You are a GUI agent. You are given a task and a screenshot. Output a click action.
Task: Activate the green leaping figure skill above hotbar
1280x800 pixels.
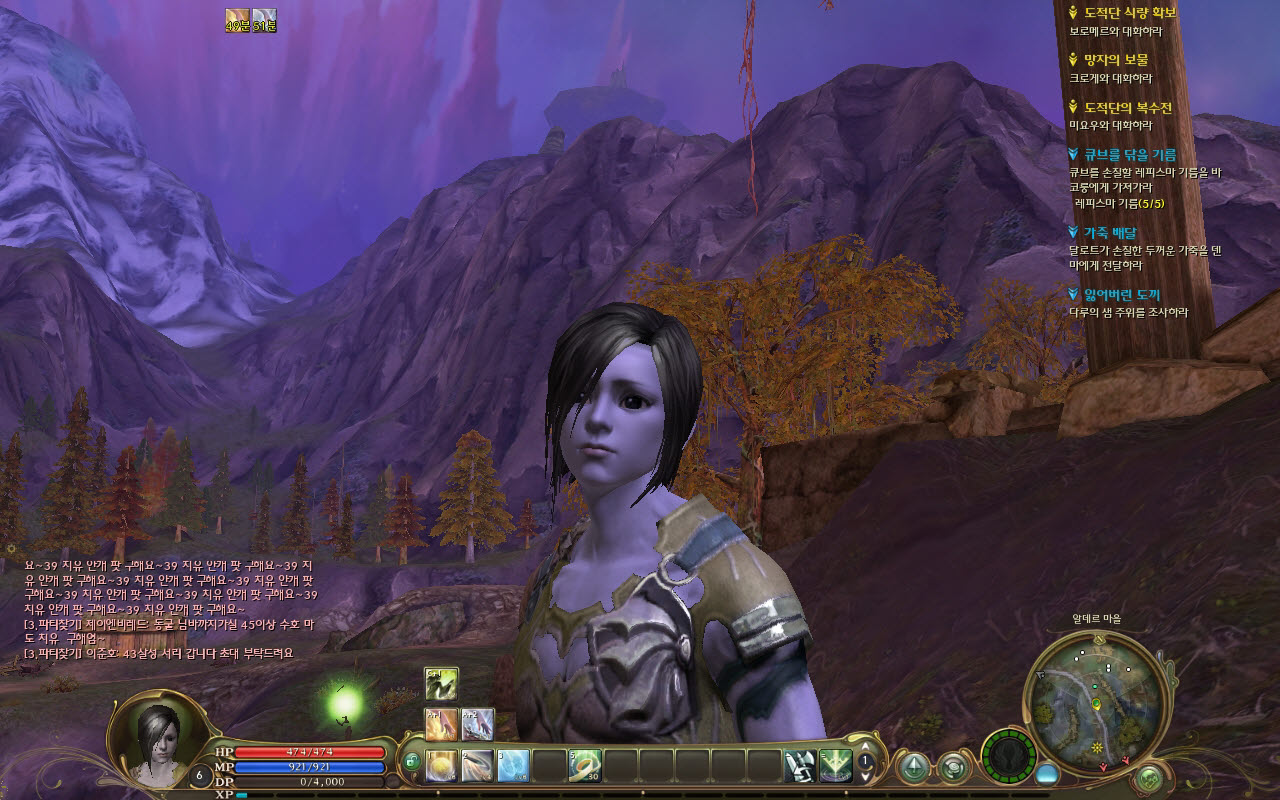tap(441, 683)
